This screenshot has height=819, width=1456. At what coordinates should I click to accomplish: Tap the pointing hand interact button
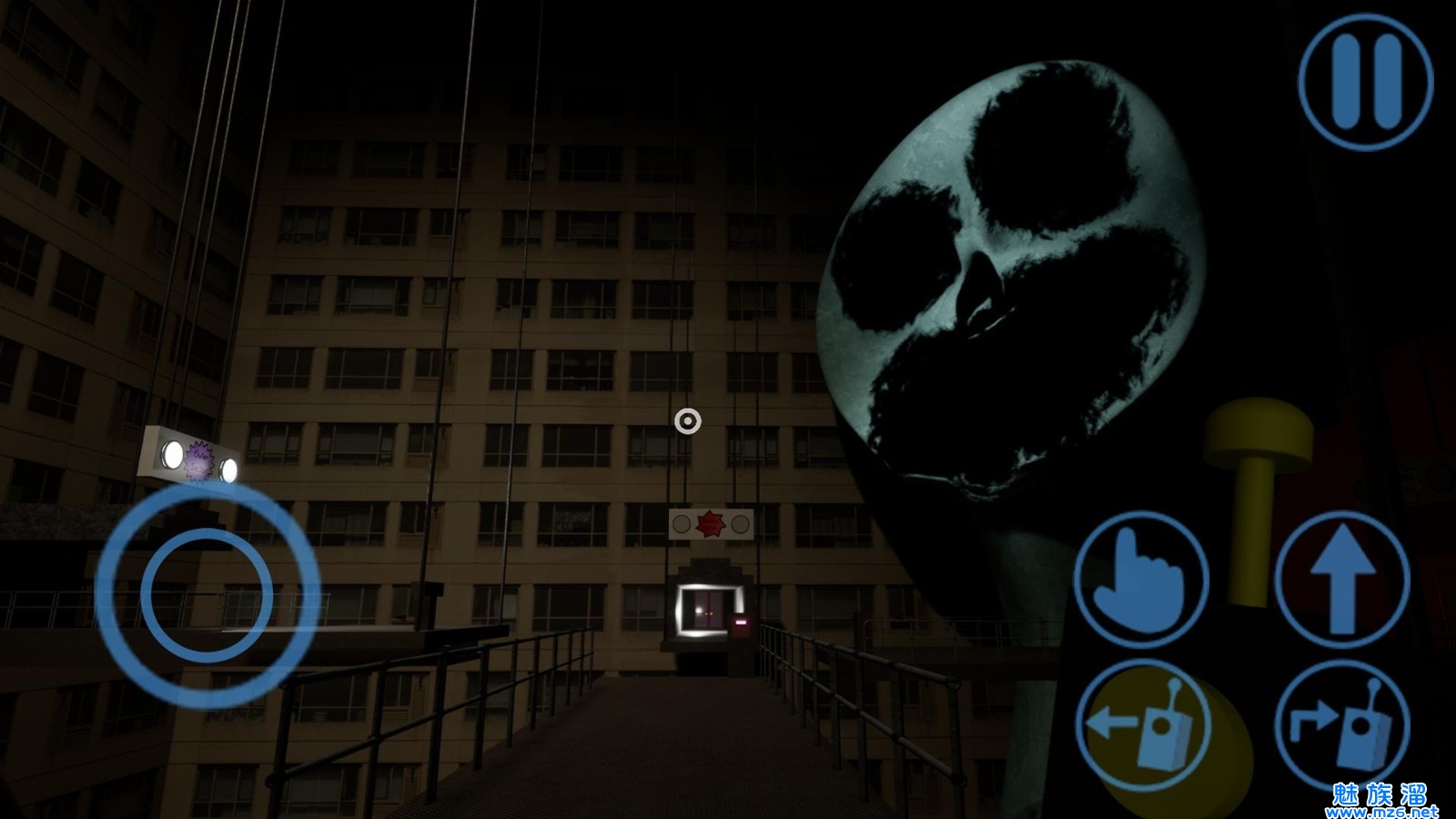pyautogui.click(x=1141, y=579)
